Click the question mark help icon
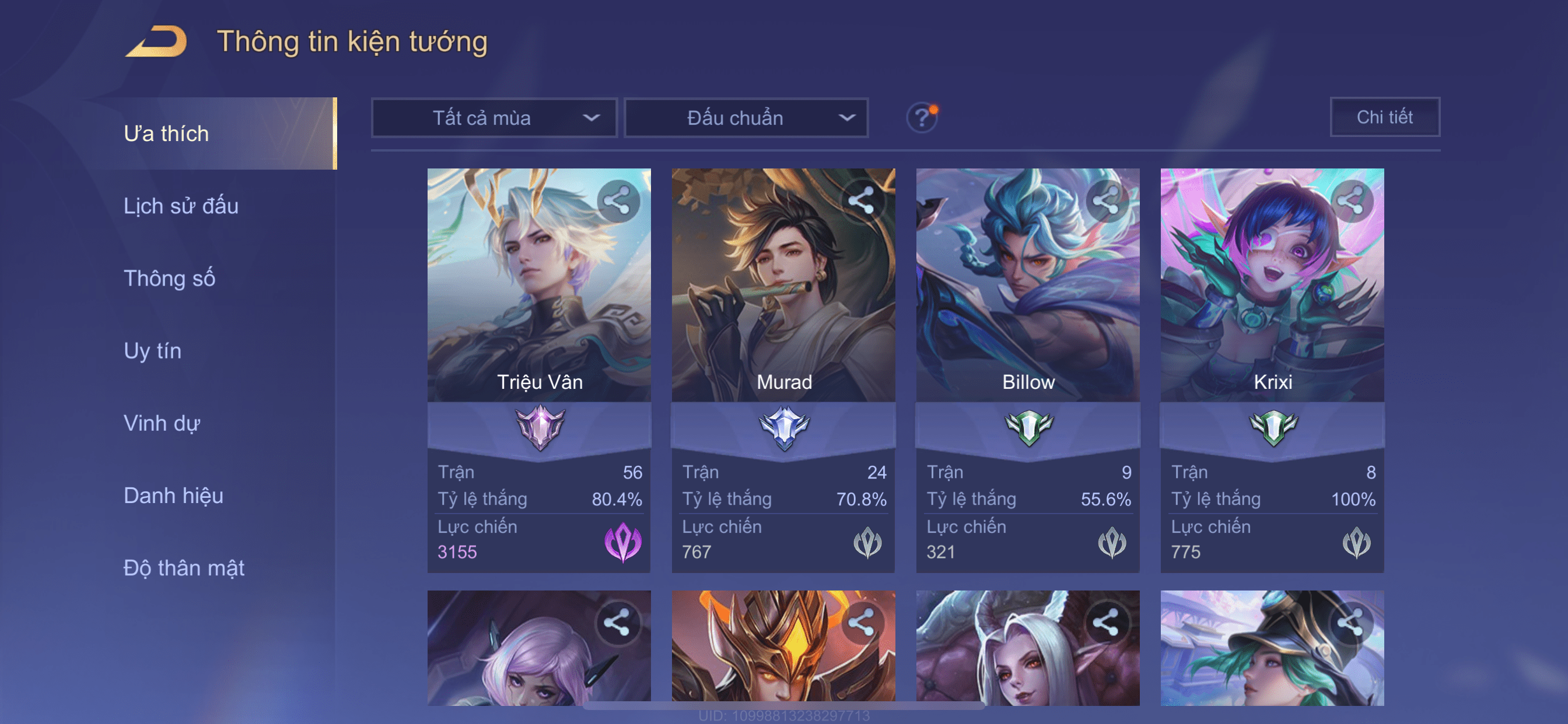This screenshot has height=724, width=1568. [922, 117]
